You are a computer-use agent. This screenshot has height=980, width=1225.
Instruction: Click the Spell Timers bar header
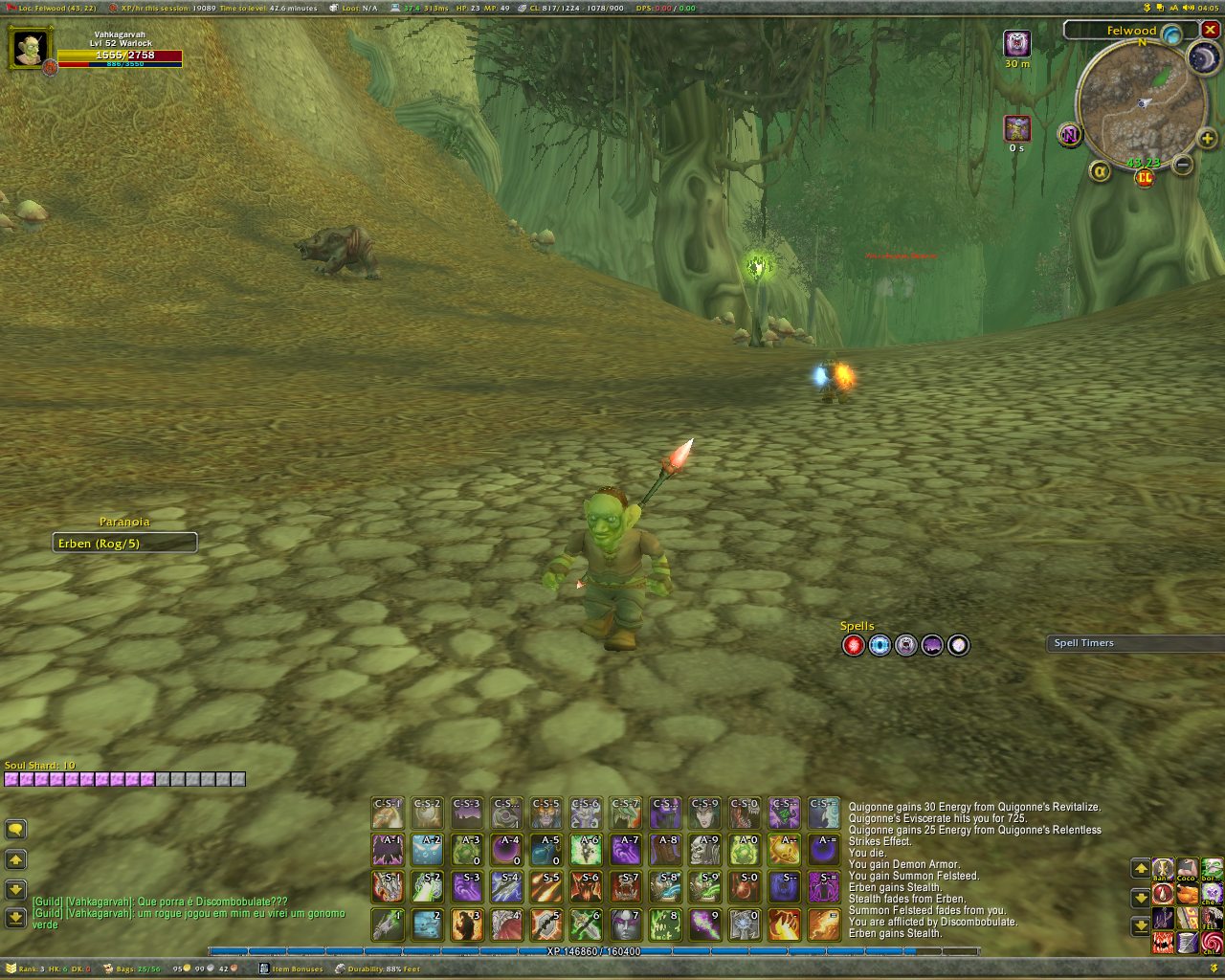tap(1135, 643)
